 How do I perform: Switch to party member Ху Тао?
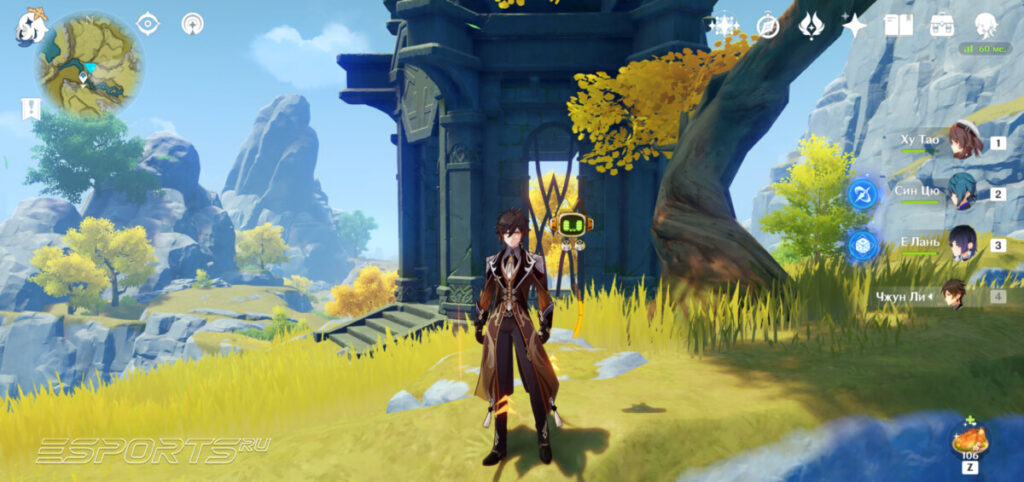tap(965, 142)
